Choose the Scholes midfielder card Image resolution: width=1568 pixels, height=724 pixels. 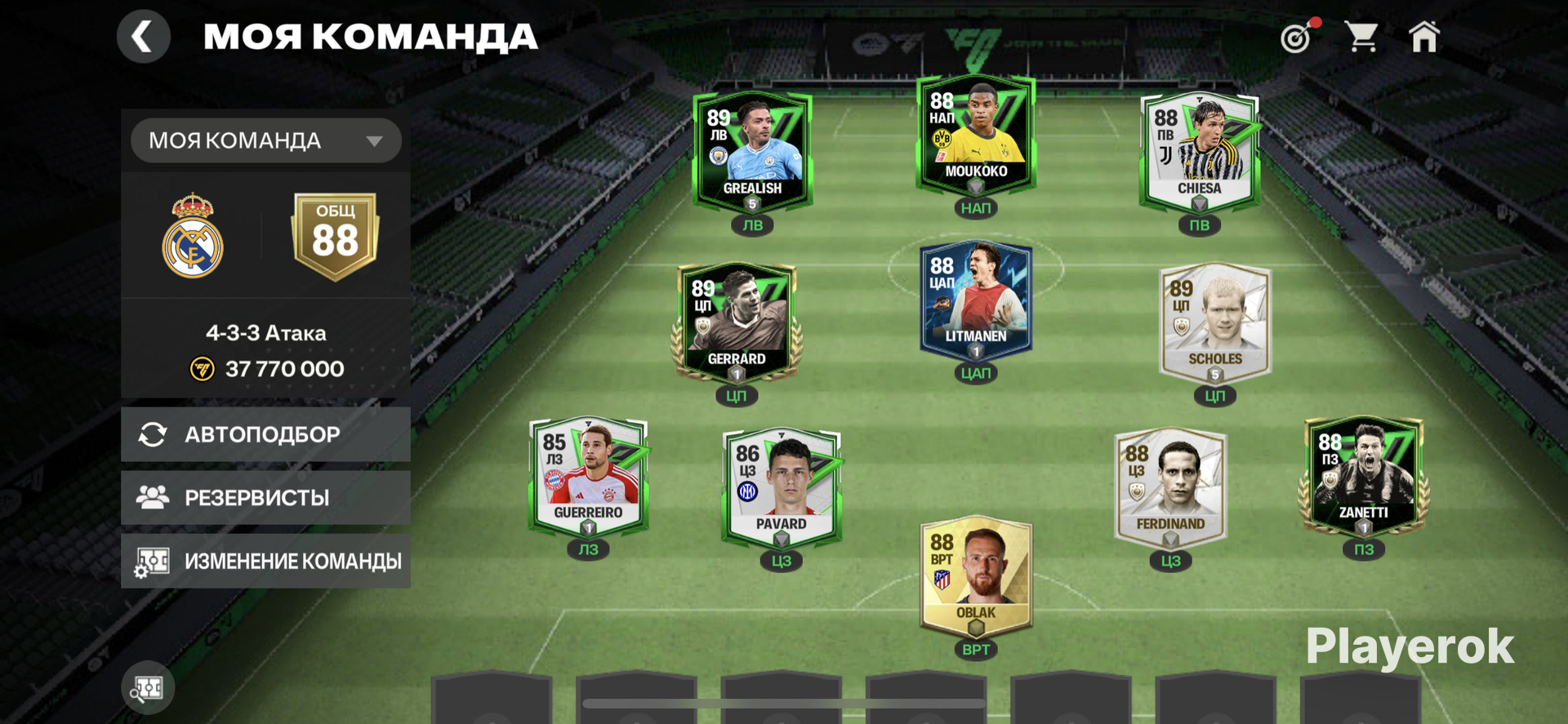point(1214,322)
